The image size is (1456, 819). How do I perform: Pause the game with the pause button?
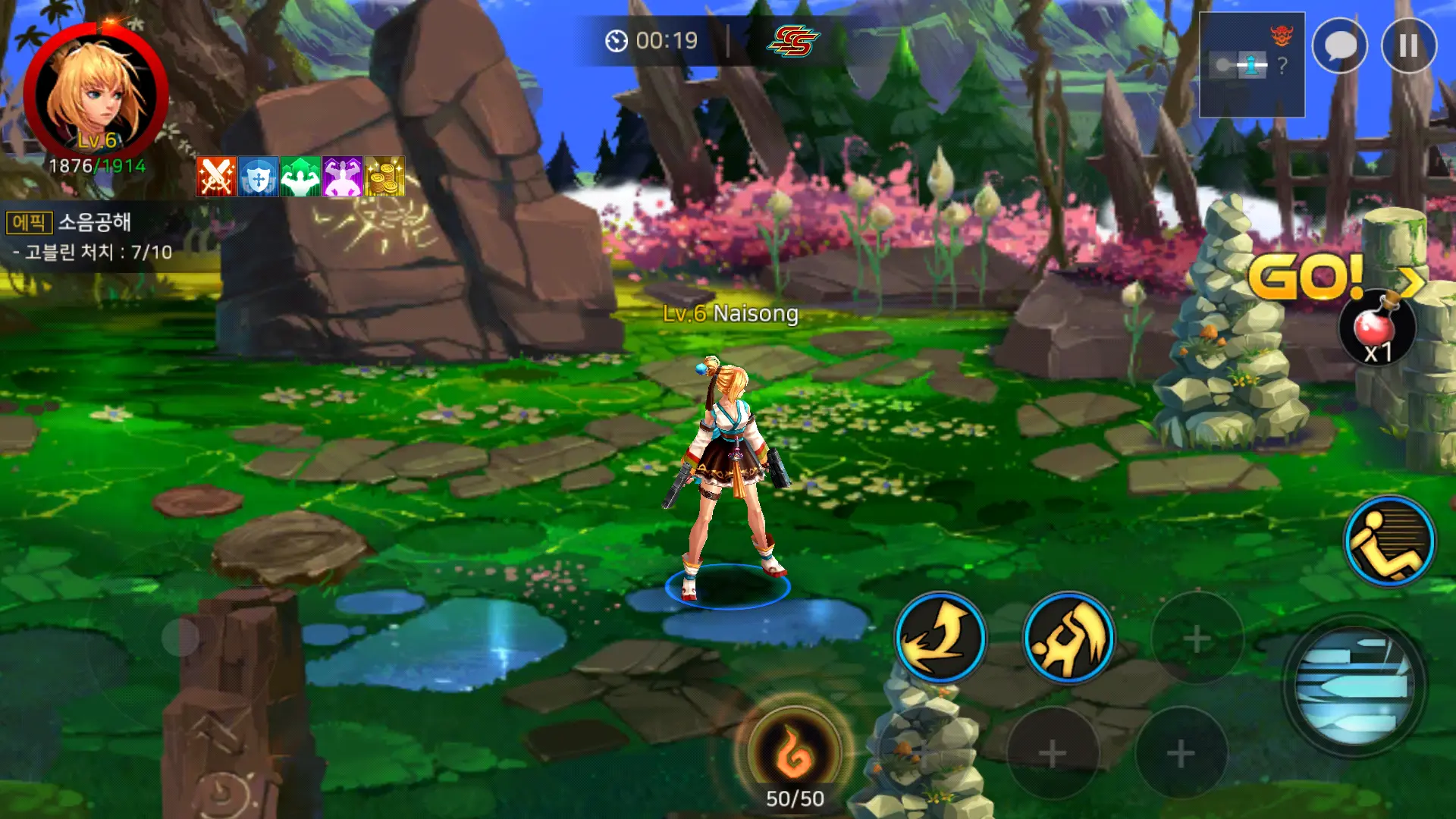pos(1408,46)
